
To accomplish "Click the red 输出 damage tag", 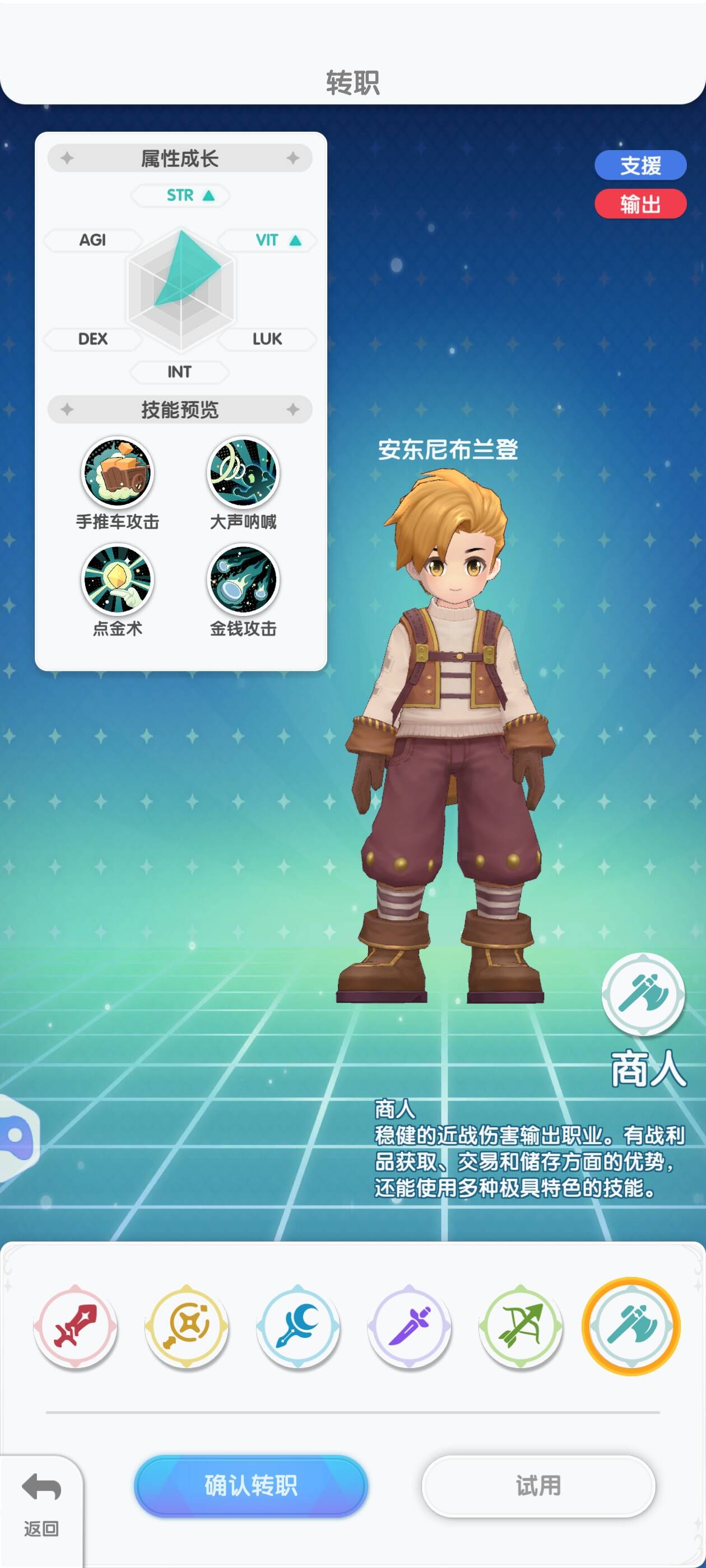I will [x=640, y=204].
